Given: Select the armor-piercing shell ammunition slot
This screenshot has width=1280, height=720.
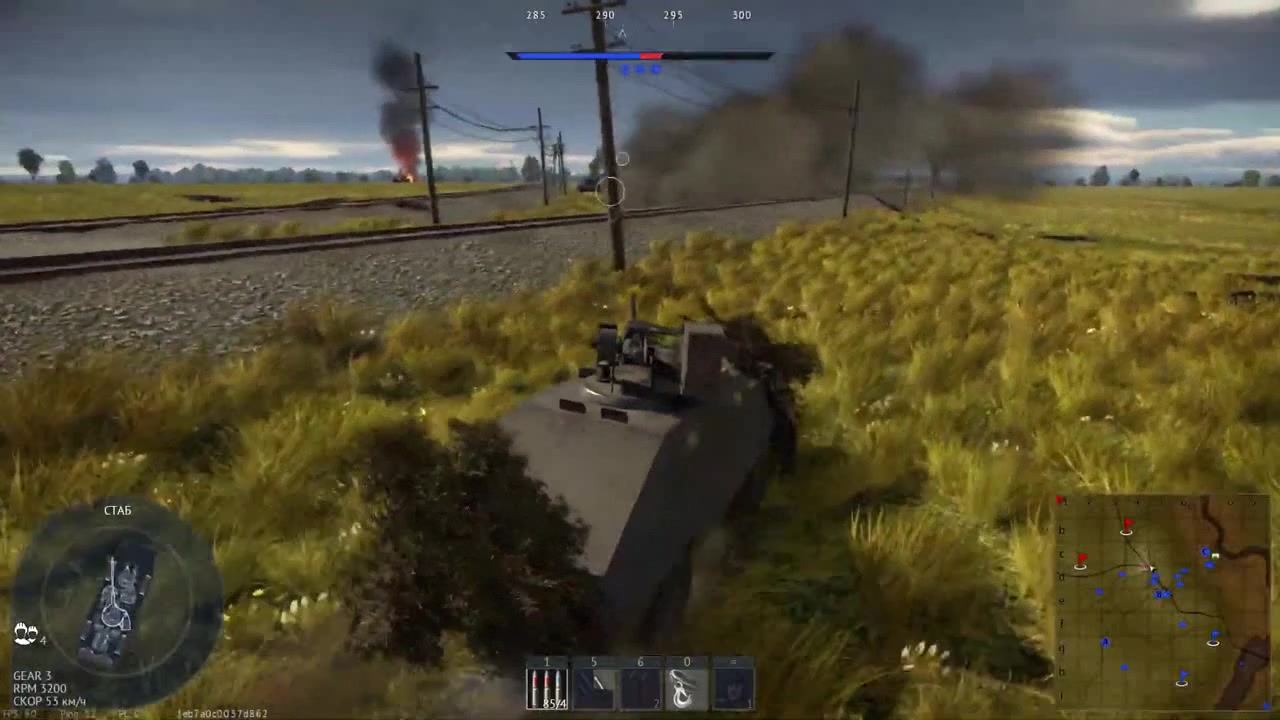Looking at the screenshot, I should click(548, 685).
